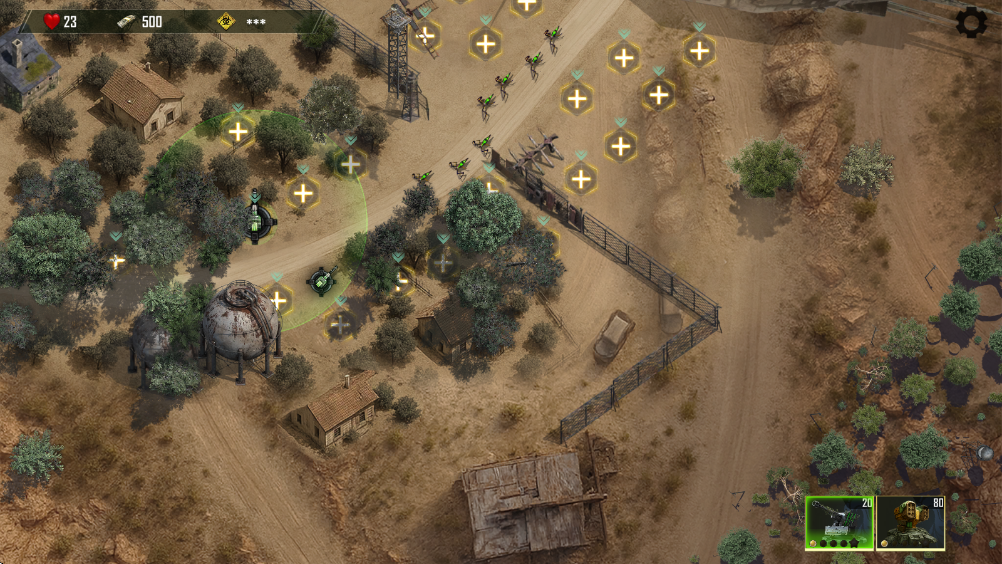
Task: Select the placed turret centered in the green range circle
Action: (x=260, y=220)
